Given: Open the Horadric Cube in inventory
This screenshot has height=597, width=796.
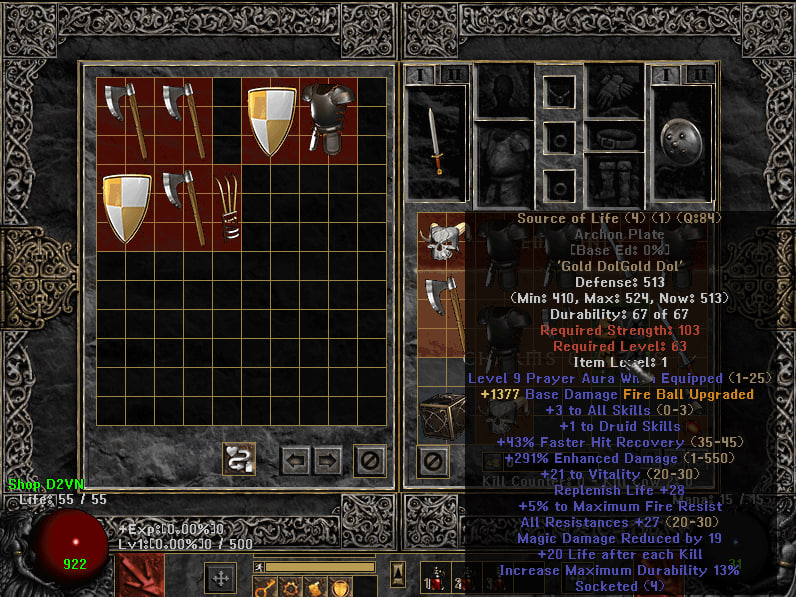Looking at the screenshot, I should click(439, 415).
